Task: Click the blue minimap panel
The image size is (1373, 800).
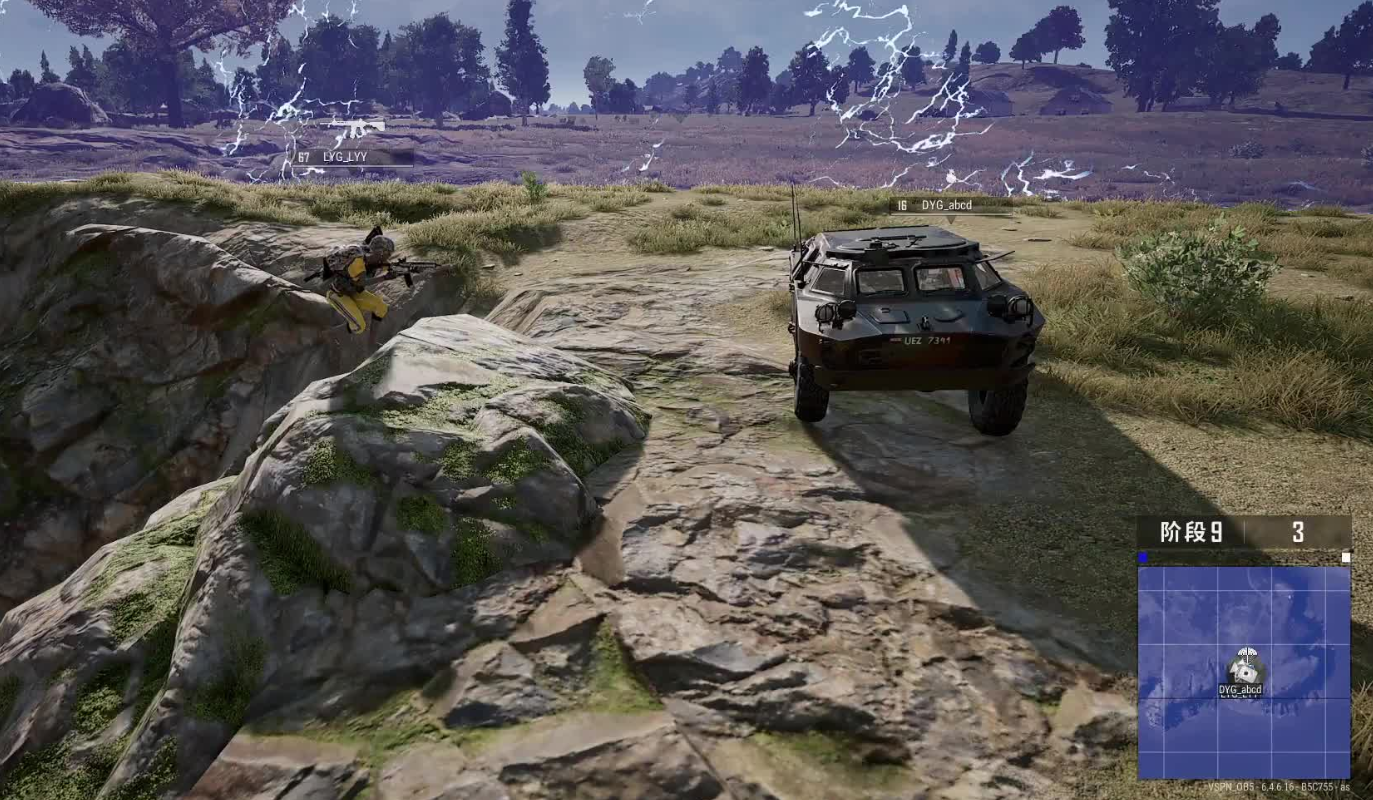Action: [1243, 672]
